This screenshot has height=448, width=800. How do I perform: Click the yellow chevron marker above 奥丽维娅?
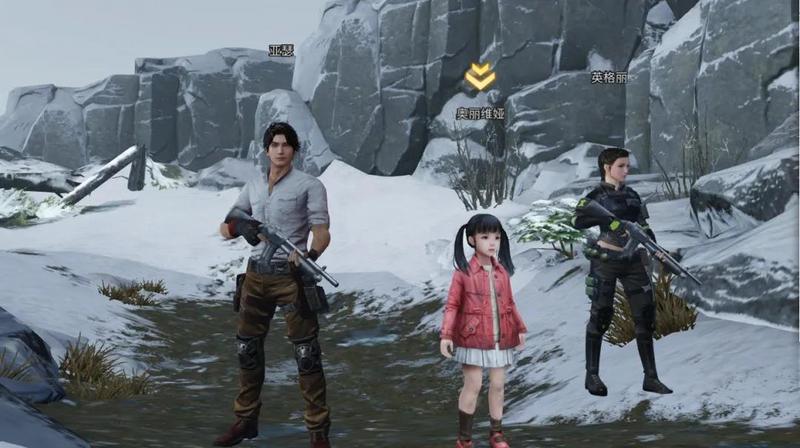(480, 76)
